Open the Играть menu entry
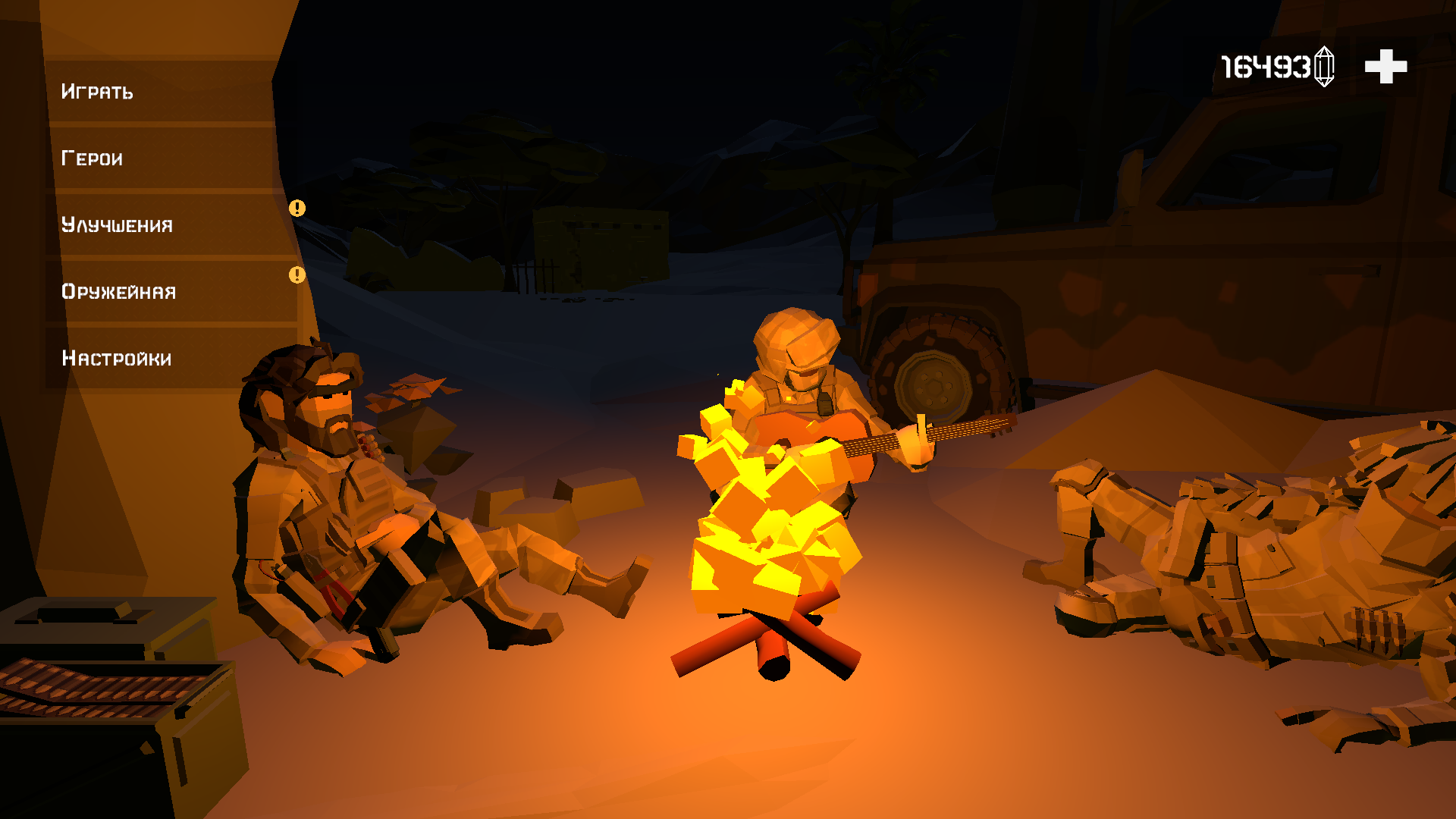Image resolution: width=1456 pixels, height=819 pixels. (97, 92)
